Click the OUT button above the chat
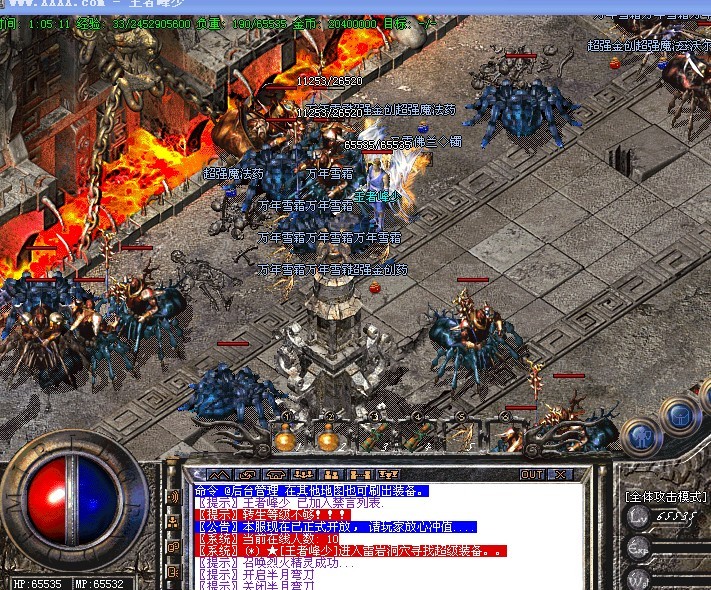 (532, 474)
